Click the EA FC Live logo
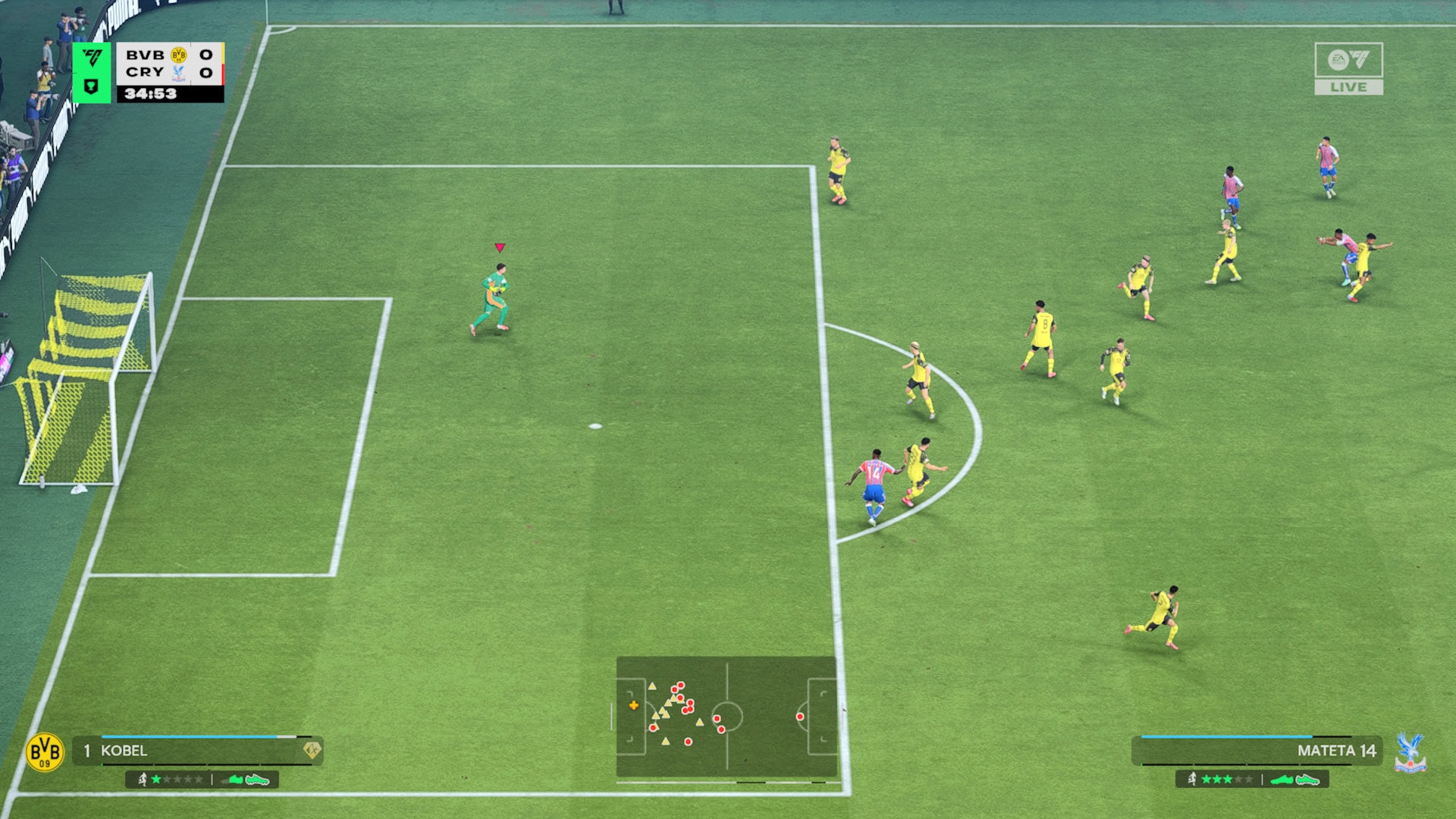 1348,68
